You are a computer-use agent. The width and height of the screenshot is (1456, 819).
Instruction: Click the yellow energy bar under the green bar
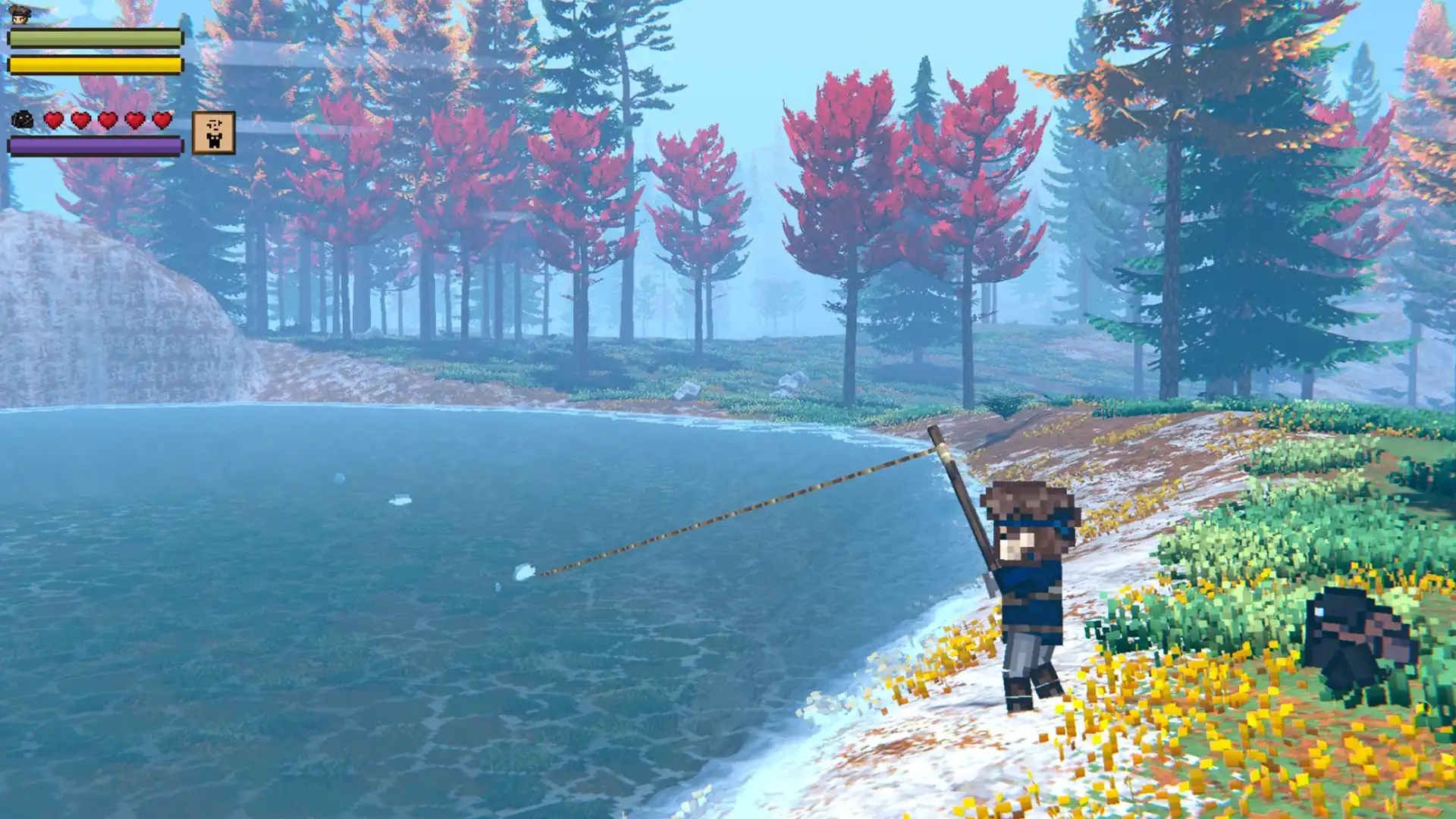click(x=94, y=67)
